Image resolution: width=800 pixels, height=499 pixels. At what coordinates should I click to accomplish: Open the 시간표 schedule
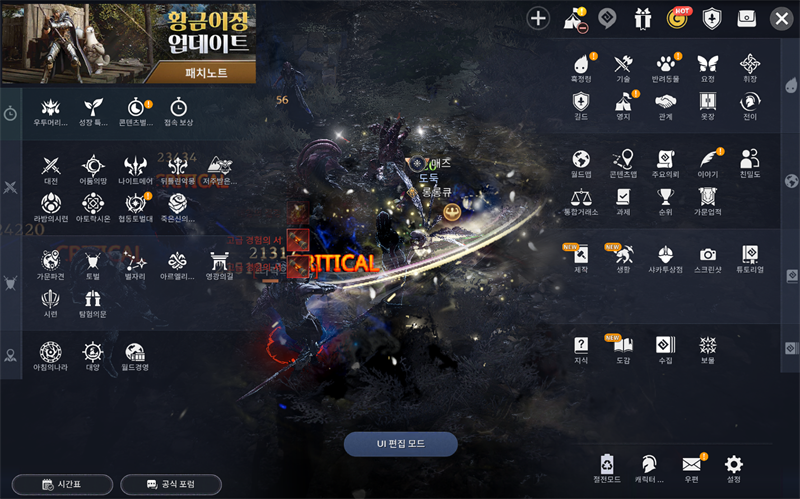click(x=62, y=484)
